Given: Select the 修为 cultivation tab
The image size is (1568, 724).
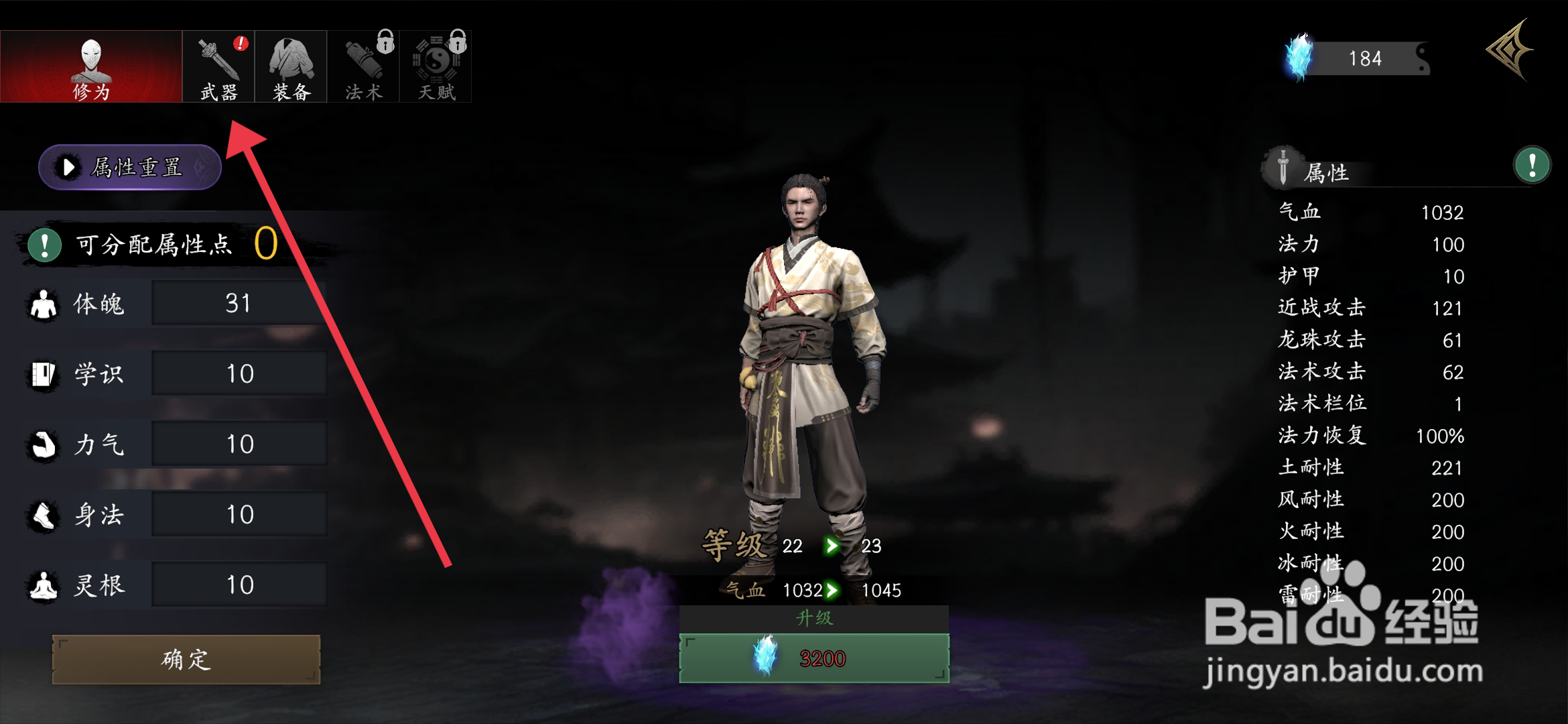Looking at the screenshot, I should tap(92, 66).
